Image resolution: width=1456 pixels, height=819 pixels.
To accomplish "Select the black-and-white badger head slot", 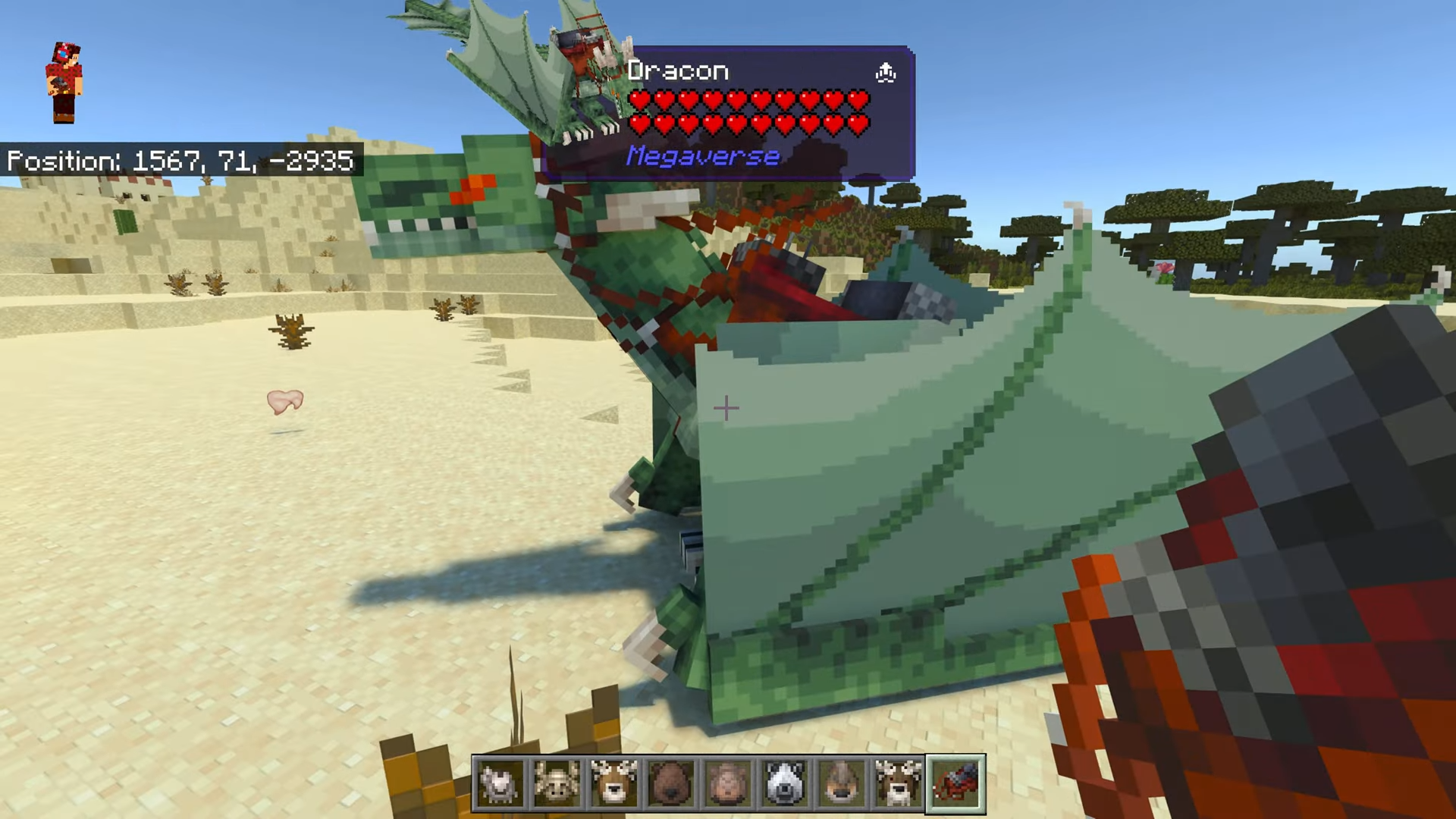I will tap(784, 783).
